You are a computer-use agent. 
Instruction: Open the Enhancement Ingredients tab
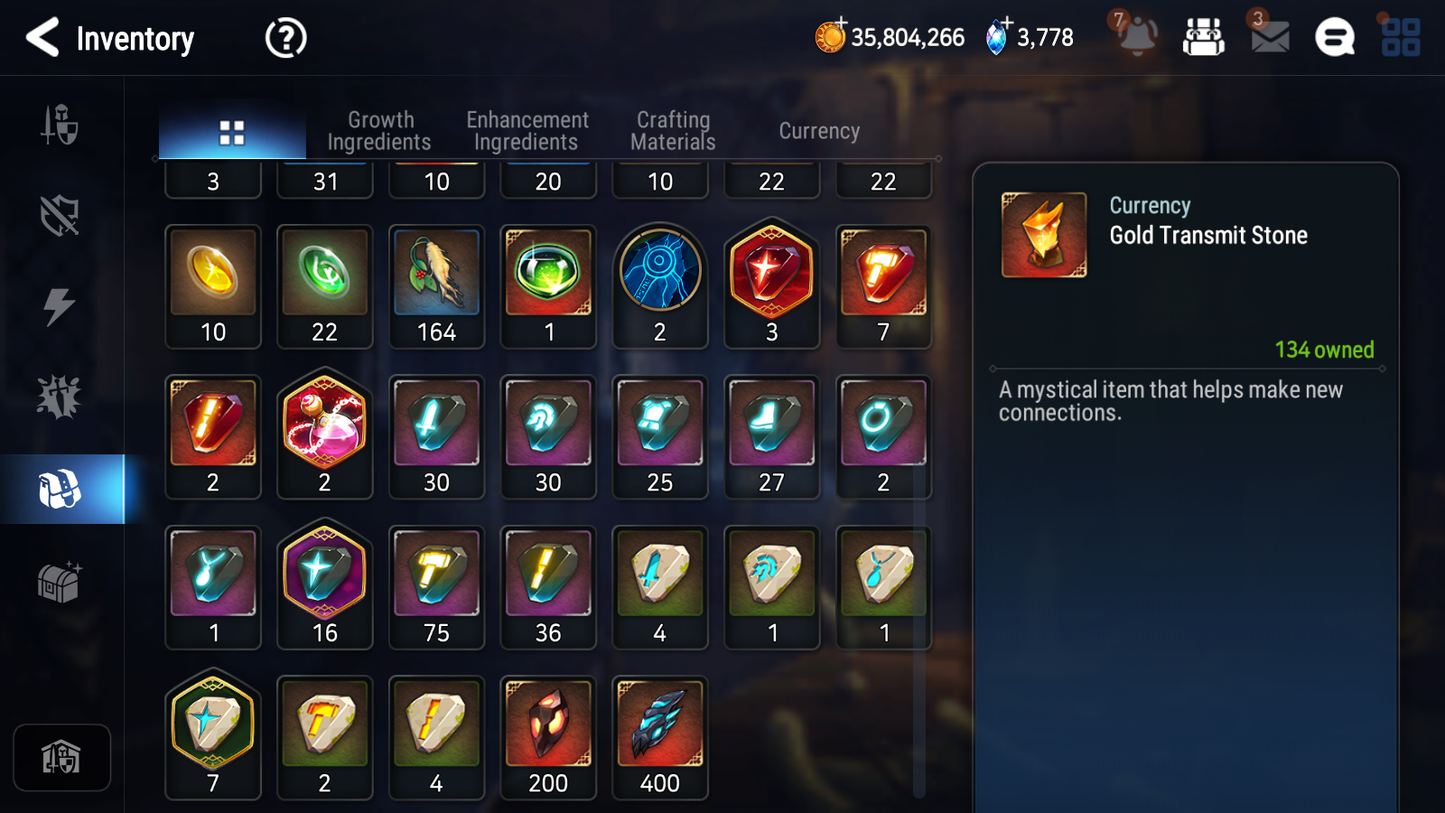pyautogui.click(x=527, y=131)
